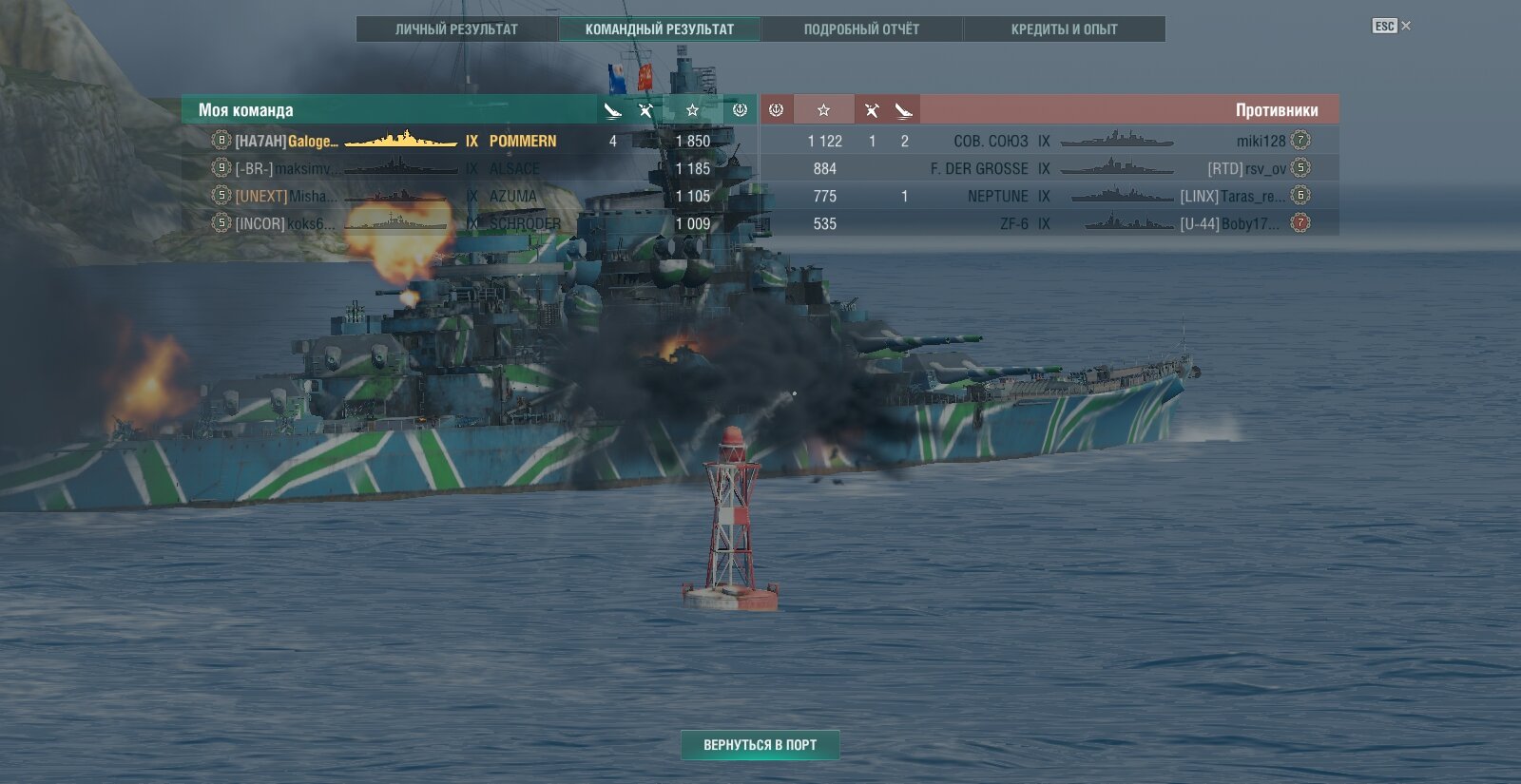Choose the F. Der Grosse enemy row
Image resolution: width=1521 pixels, height=784 pixels.
point(1049,168)
